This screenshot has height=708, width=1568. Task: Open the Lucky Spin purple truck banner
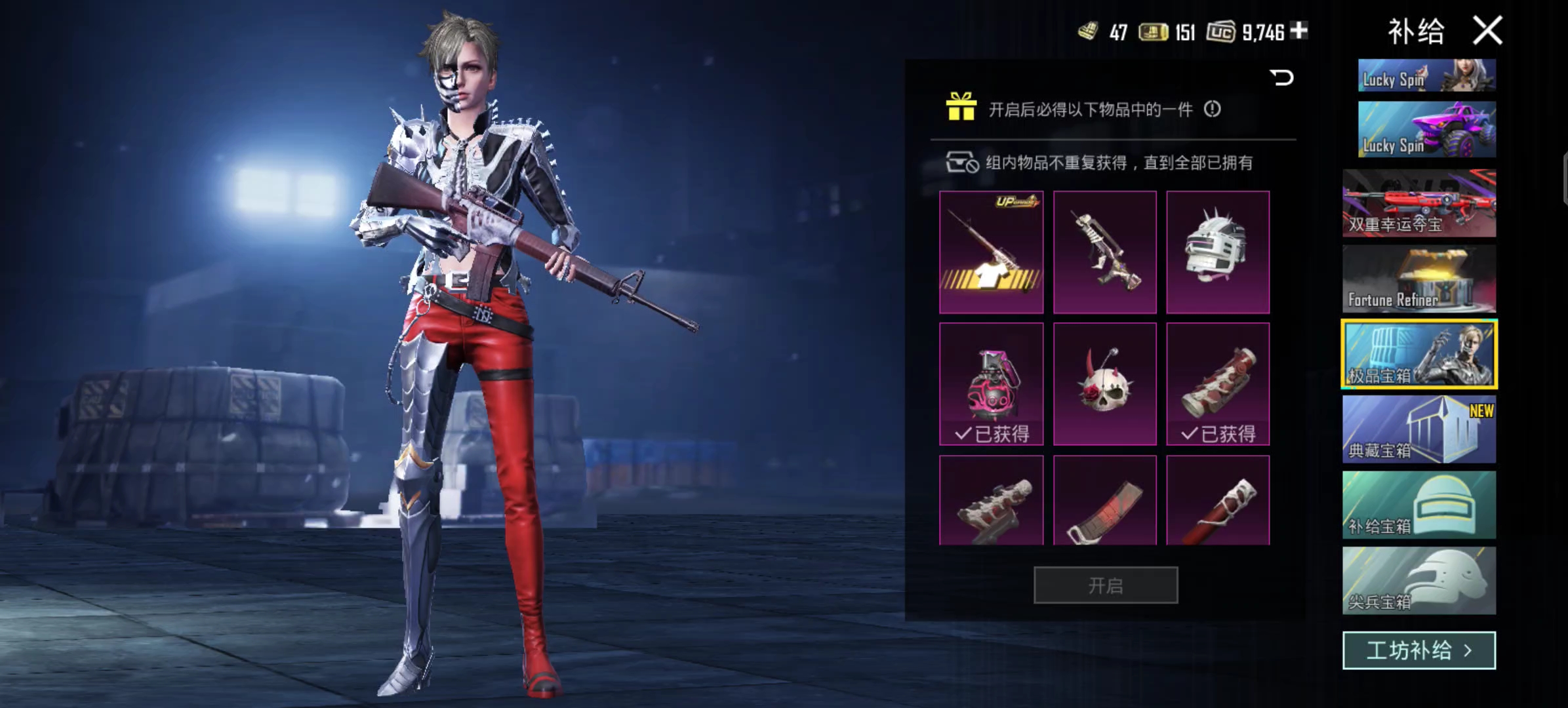point(1426,129)
